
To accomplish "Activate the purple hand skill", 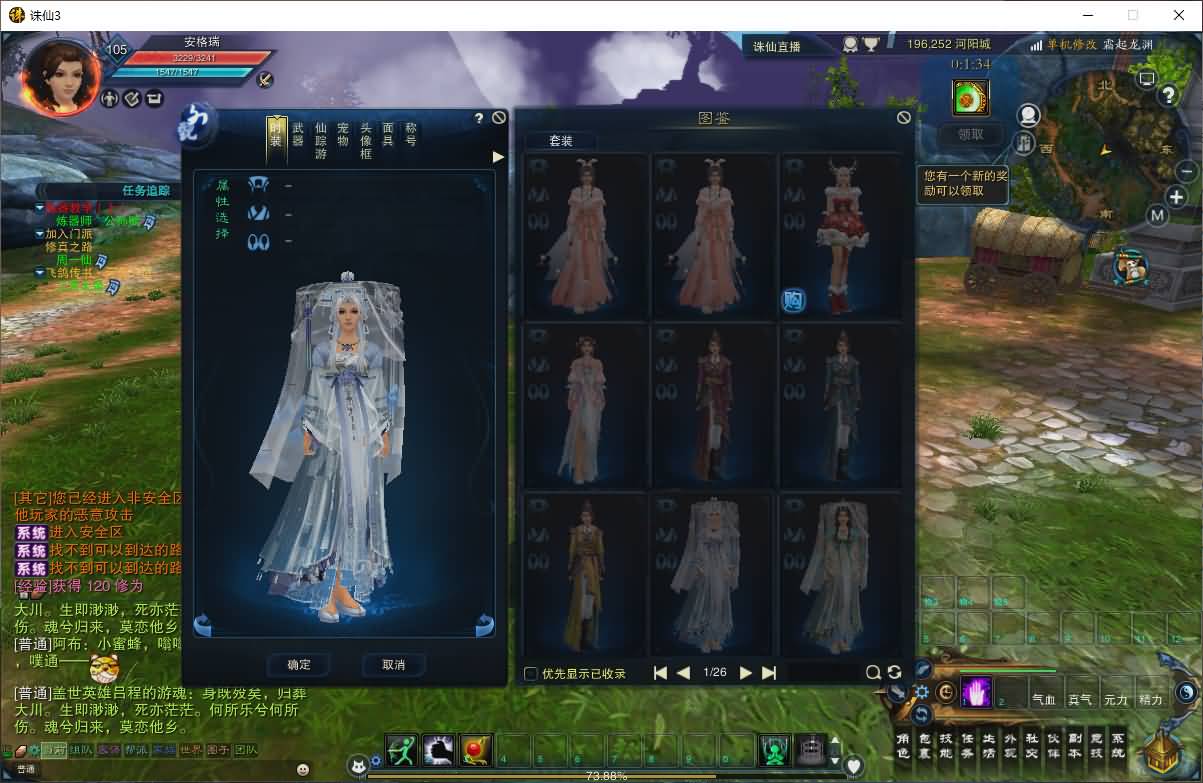I will point(975,692).
